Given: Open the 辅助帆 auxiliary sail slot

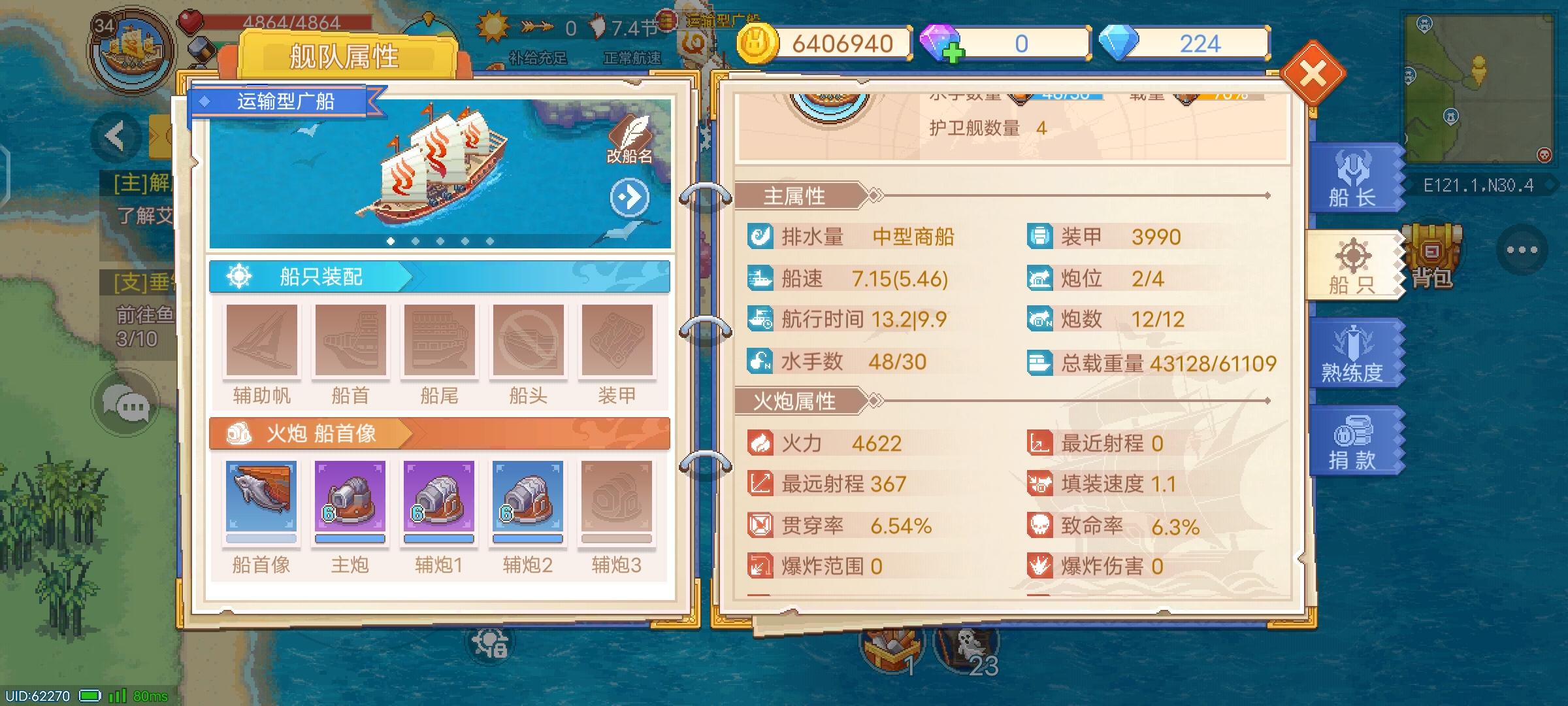Looking at the screenshot, I should pos(261,341).
